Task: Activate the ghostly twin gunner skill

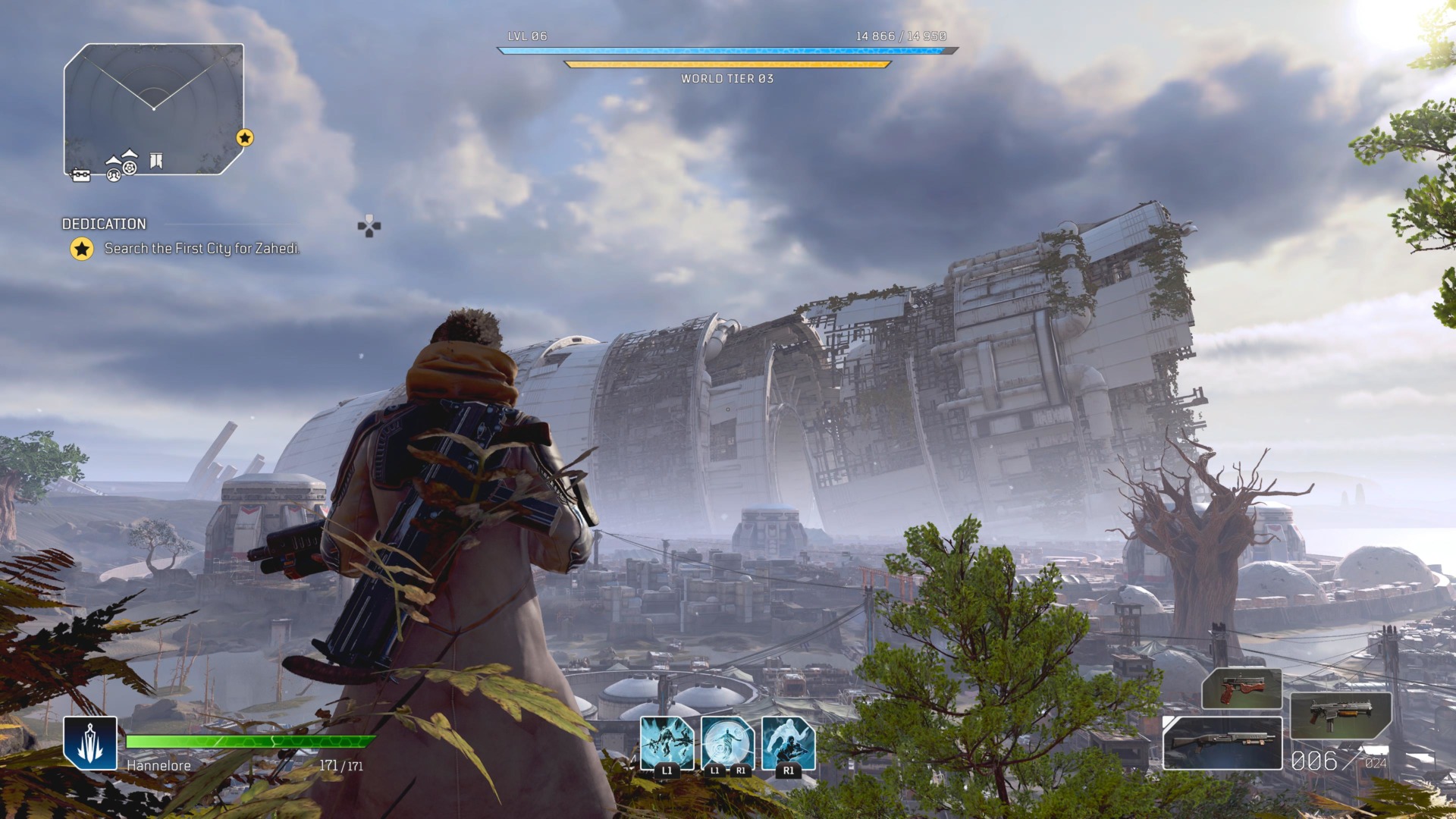Action: click(x=788, y=743)
